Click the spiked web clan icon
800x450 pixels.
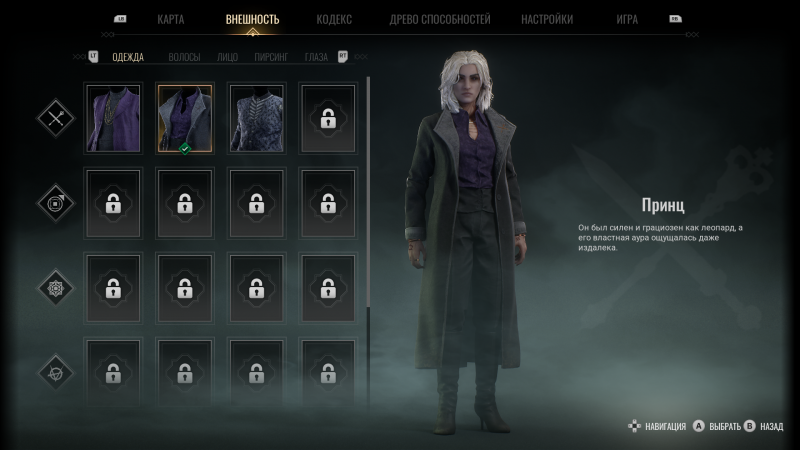(55, 288)
